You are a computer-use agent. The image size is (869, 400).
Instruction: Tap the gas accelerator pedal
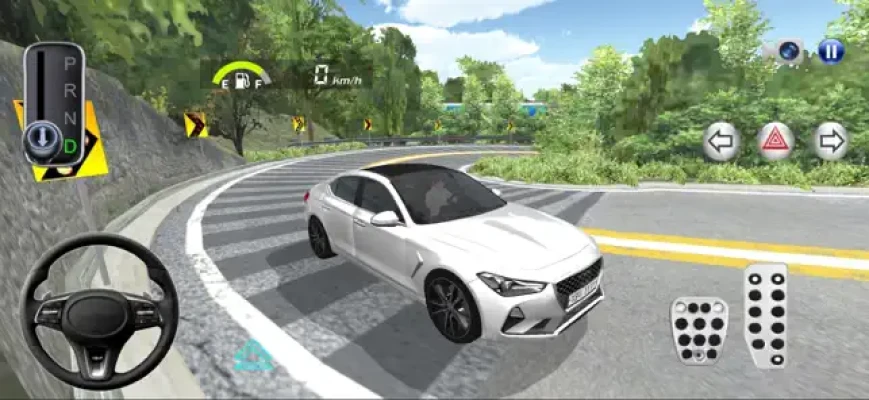[767, 315]
